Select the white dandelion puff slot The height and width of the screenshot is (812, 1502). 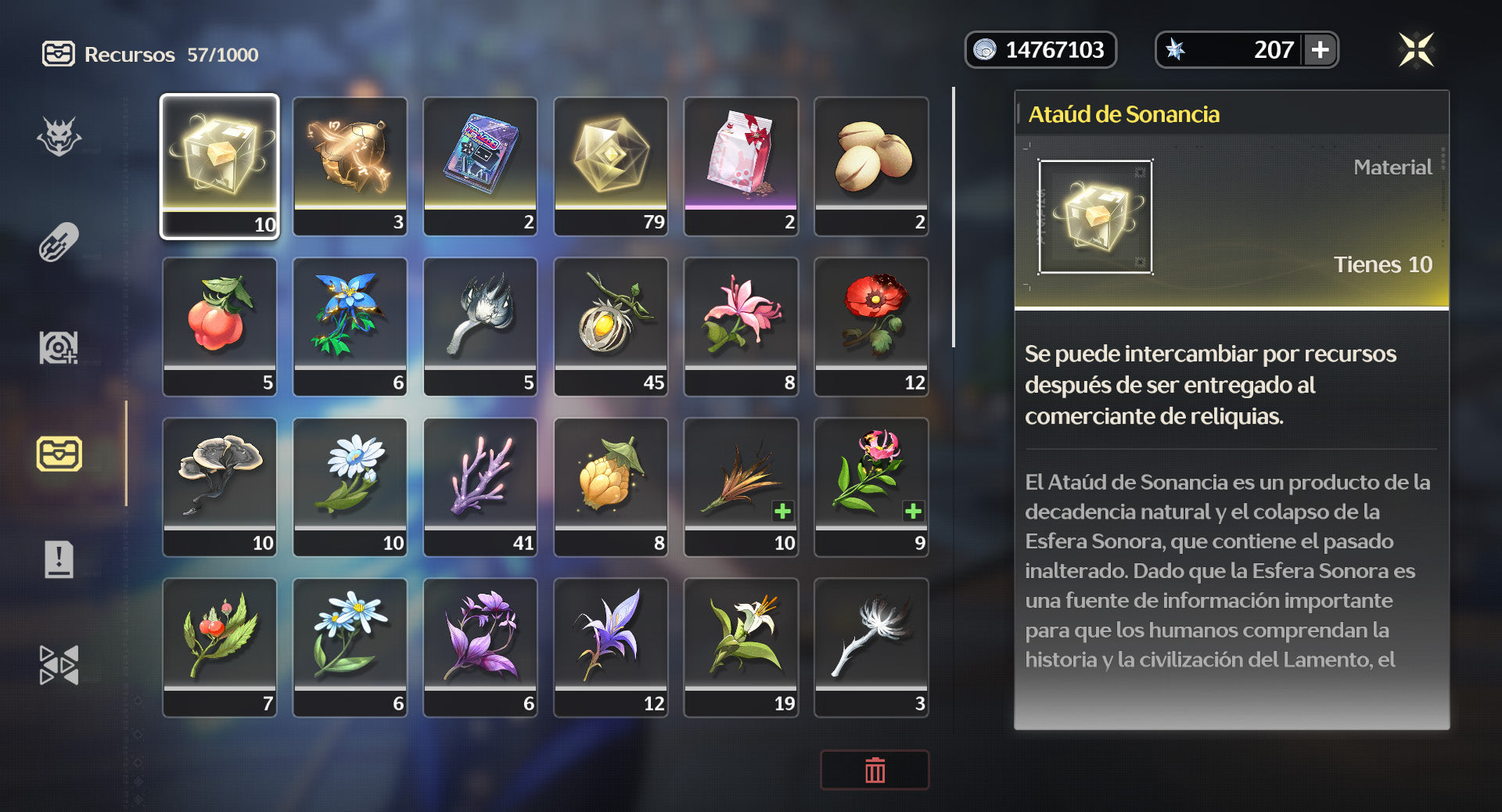pyautogui.click(x=871, y=647)
